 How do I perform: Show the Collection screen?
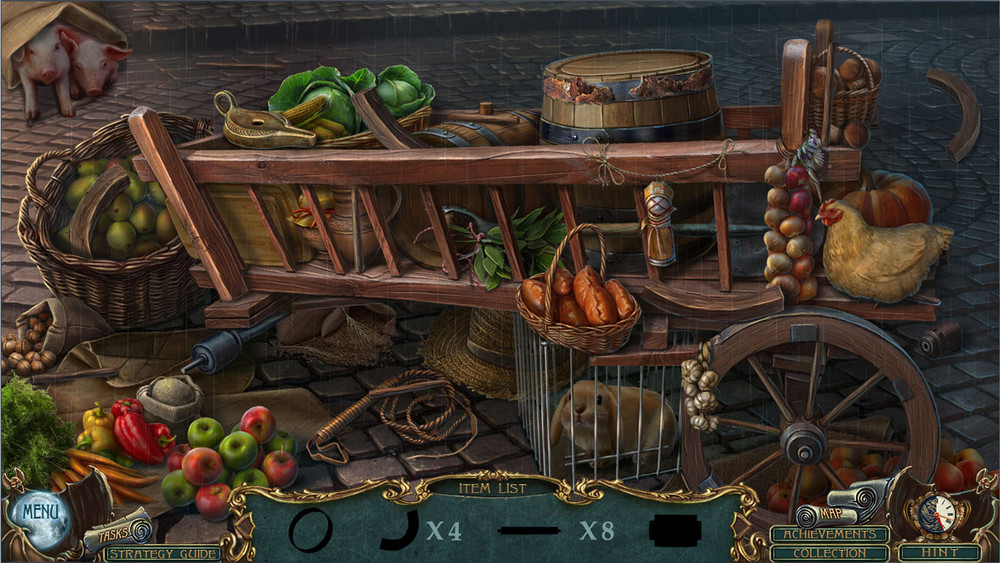tap(830, 552)
